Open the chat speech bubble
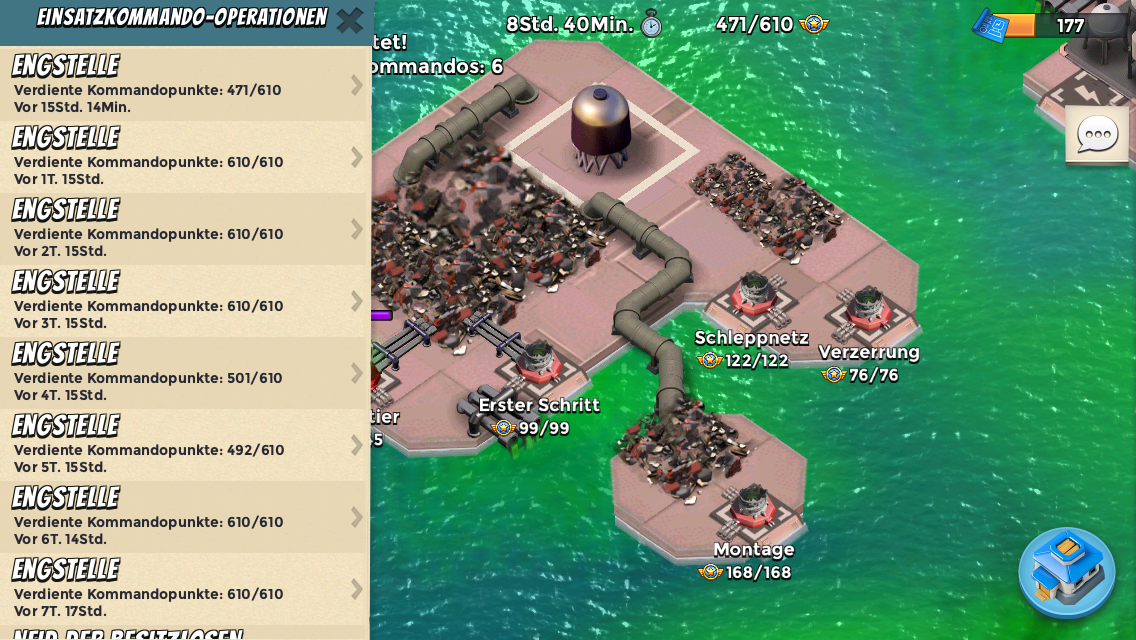The width and height of the screenshot is (1136, 640). point(1097,135)
